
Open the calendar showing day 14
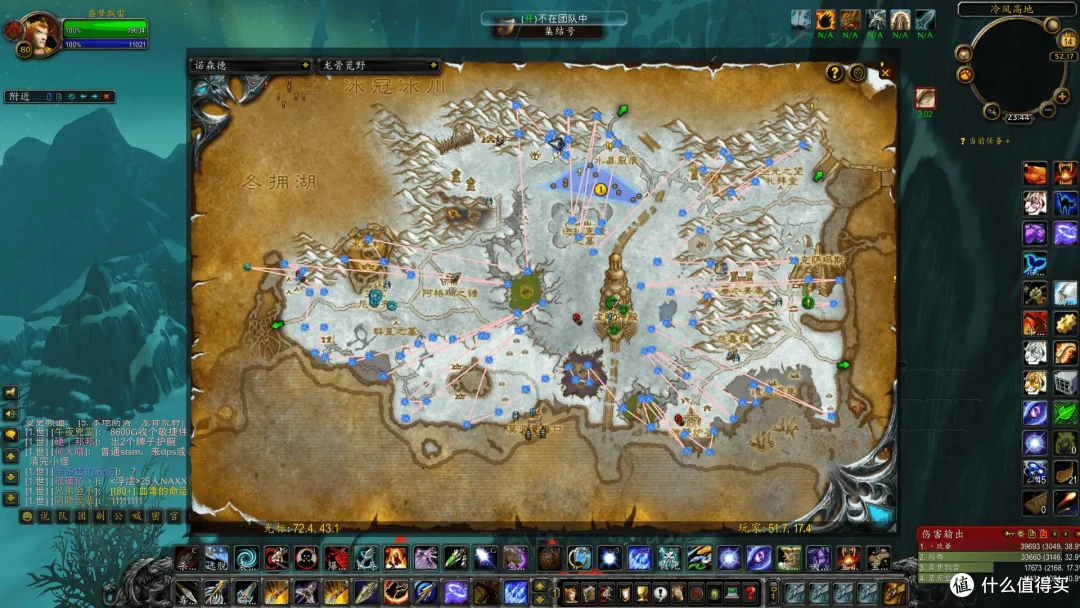coord(1066,41)
